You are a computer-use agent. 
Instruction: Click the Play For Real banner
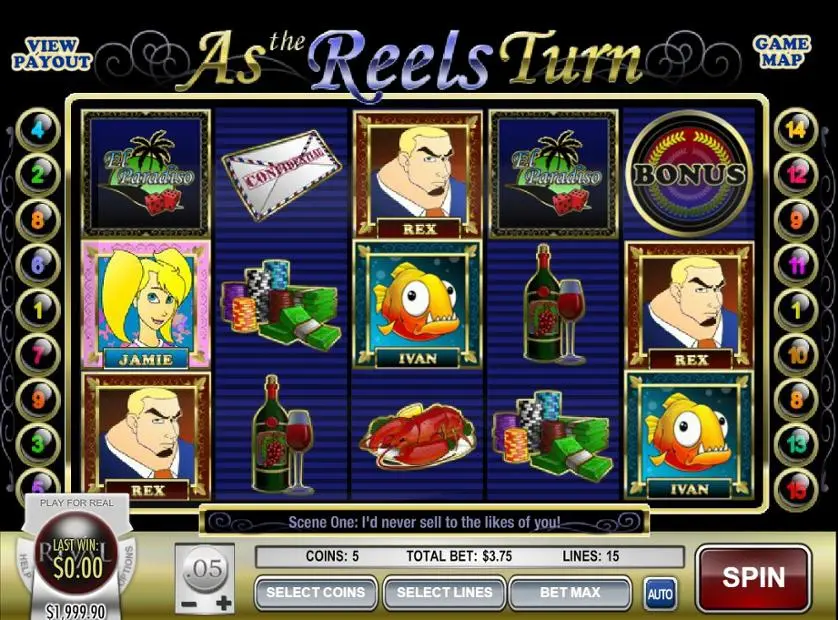(x=78, y=502)
